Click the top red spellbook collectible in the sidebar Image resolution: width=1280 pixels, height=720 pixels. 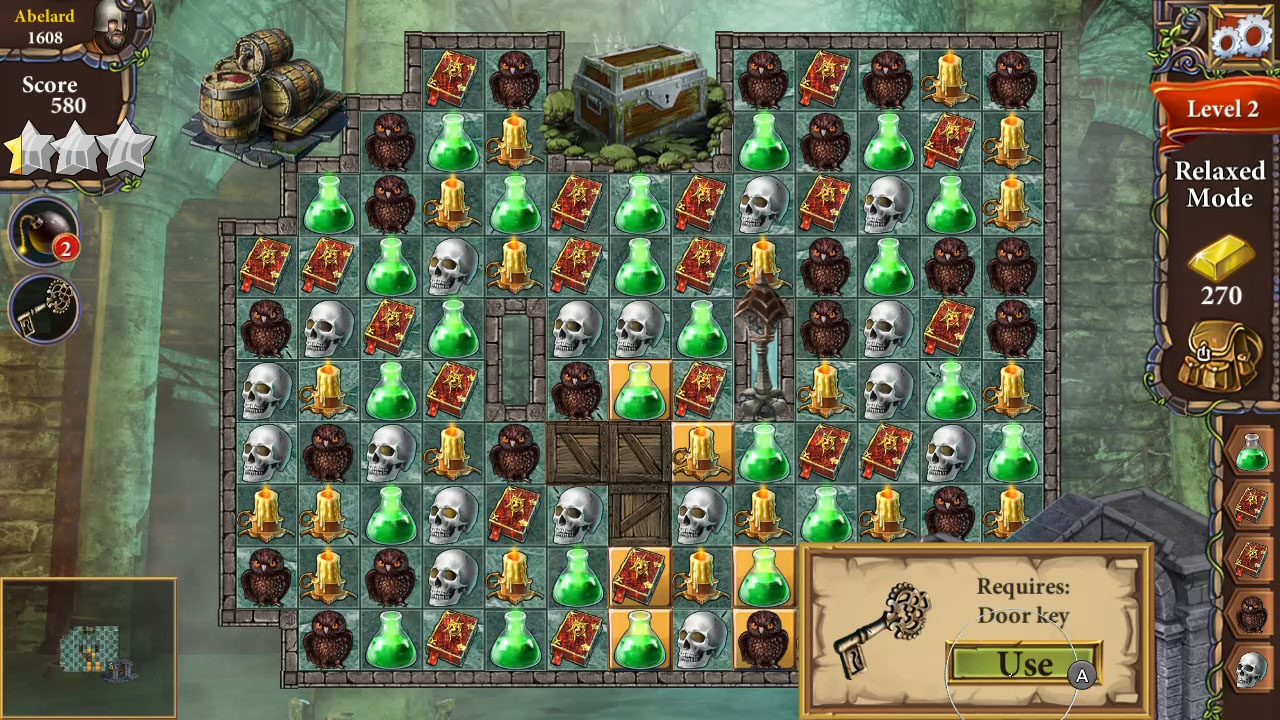coord(1253,503)
